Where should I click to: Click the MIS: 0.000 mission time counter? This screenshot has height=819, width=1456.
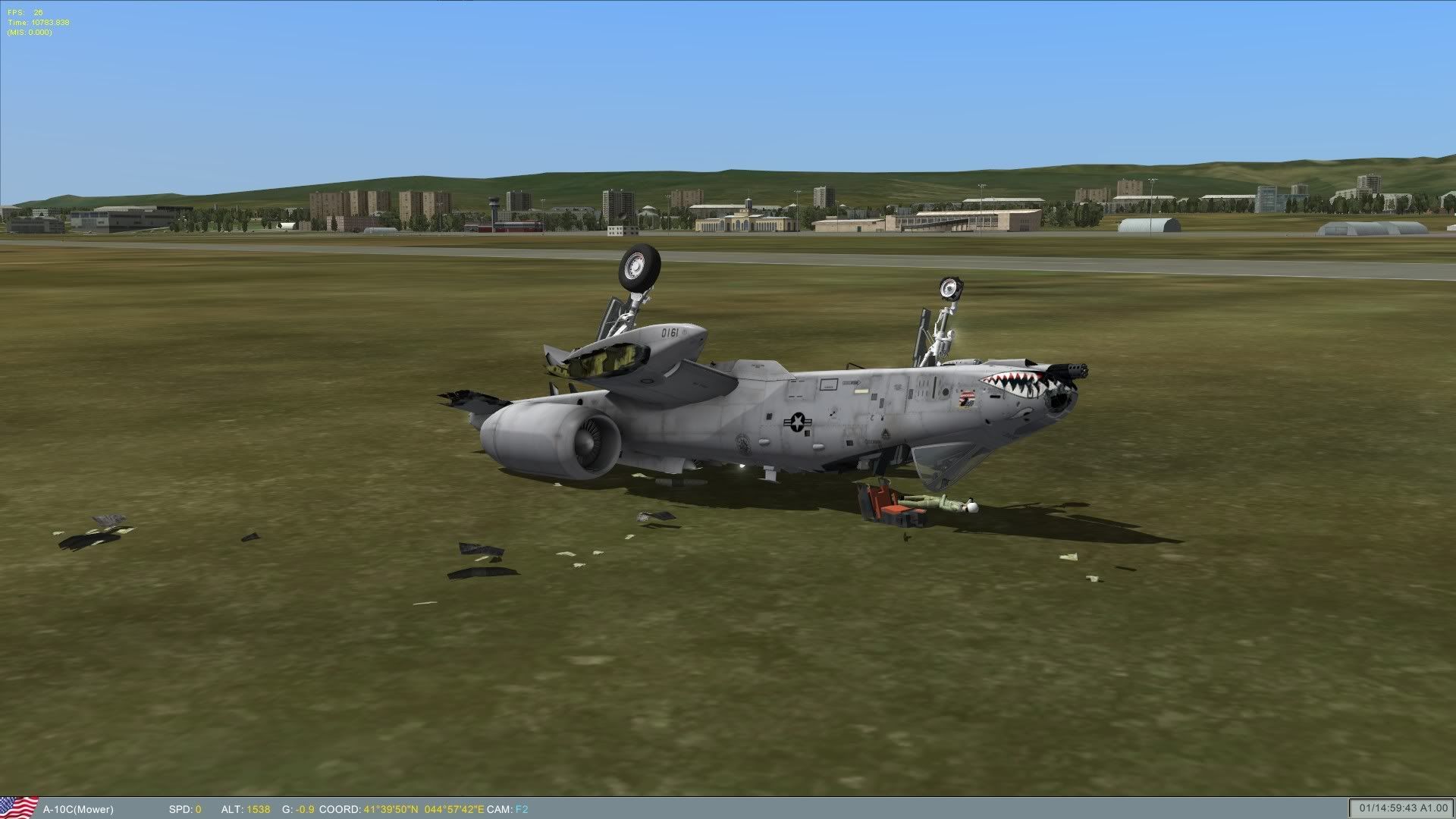(29, 33)
